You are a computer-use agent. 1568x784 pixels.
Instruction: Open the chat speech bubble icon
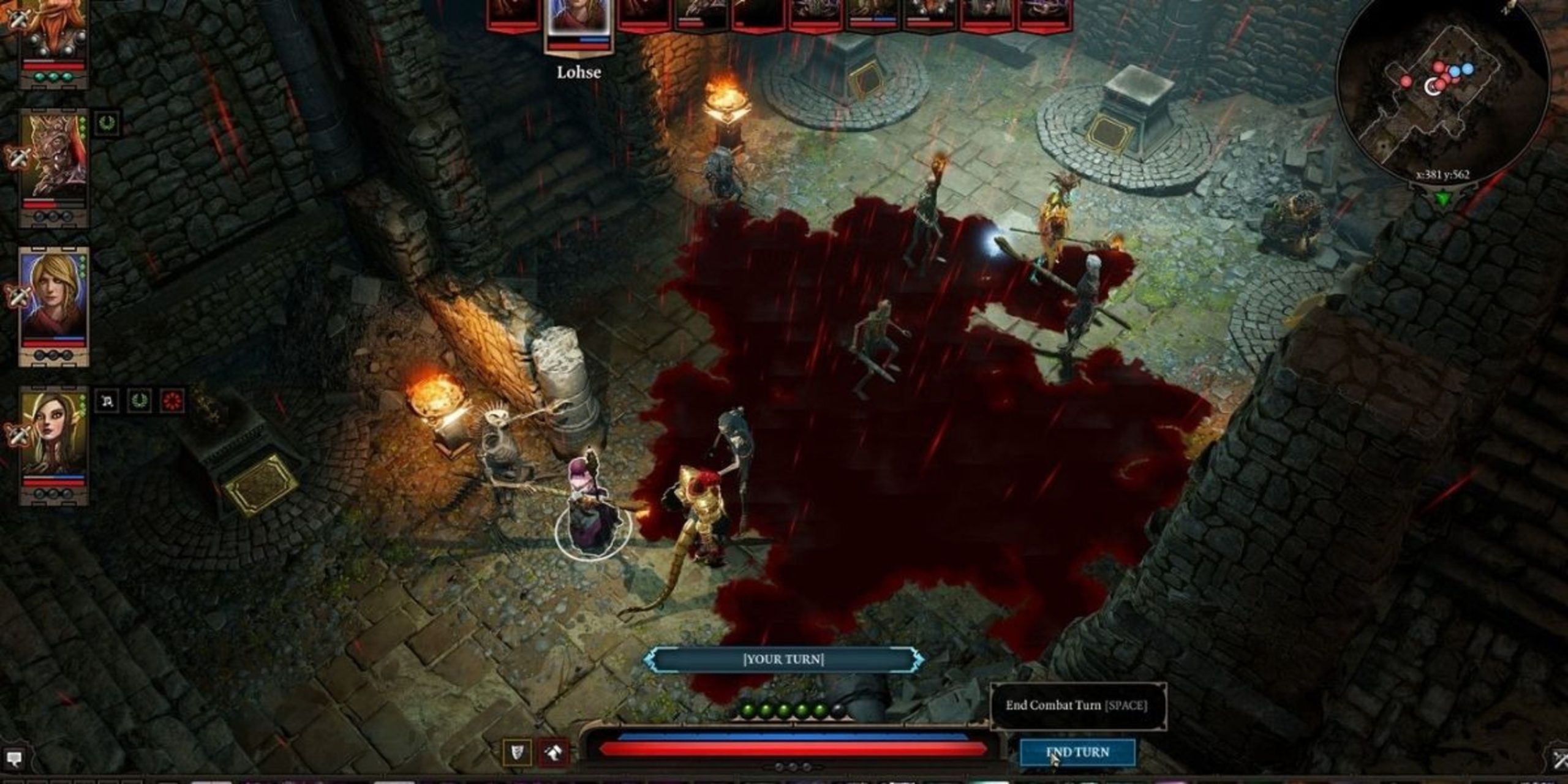pos(13,759)
